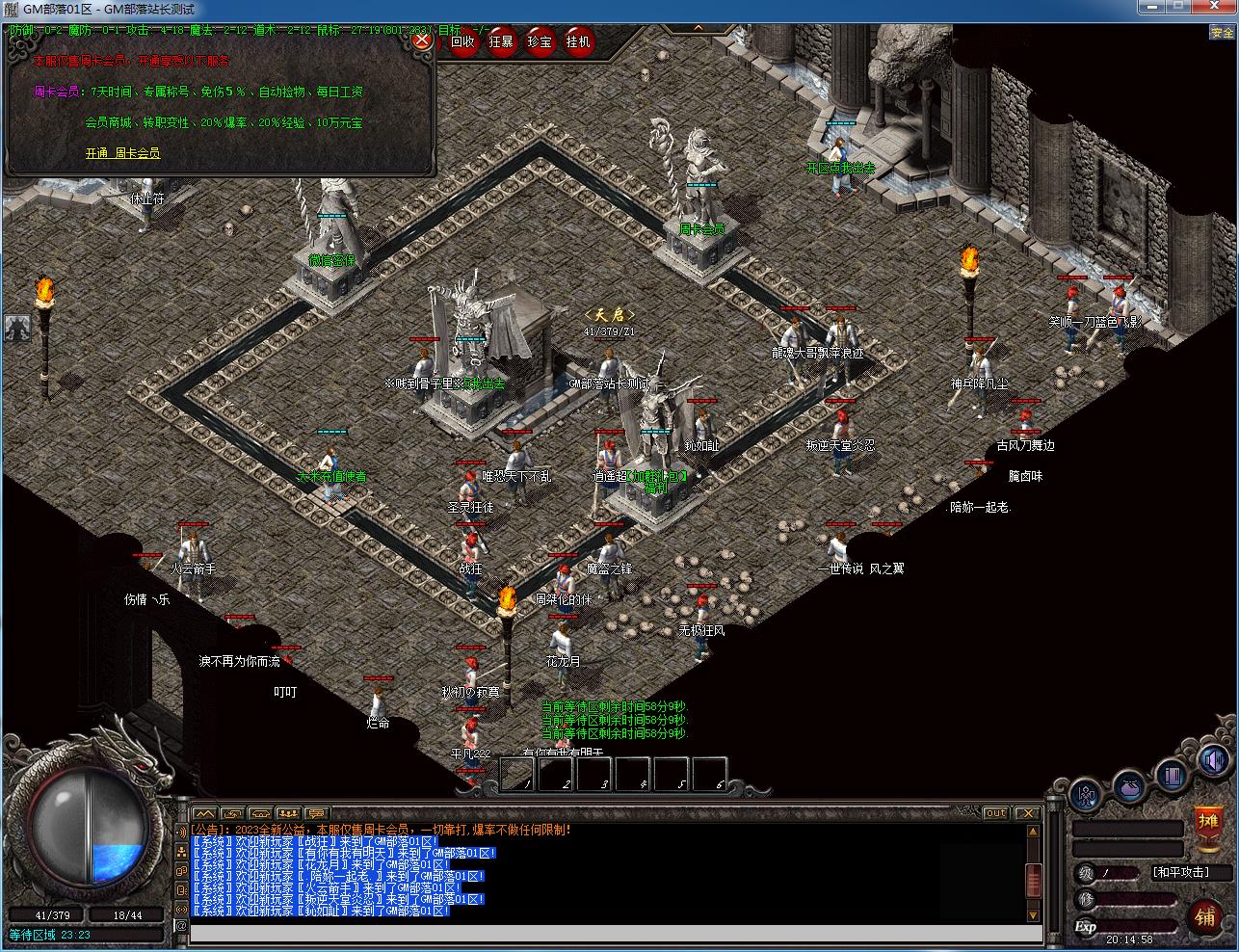
Task: Open the bag inventory icon
Action: coord(1130,787)
